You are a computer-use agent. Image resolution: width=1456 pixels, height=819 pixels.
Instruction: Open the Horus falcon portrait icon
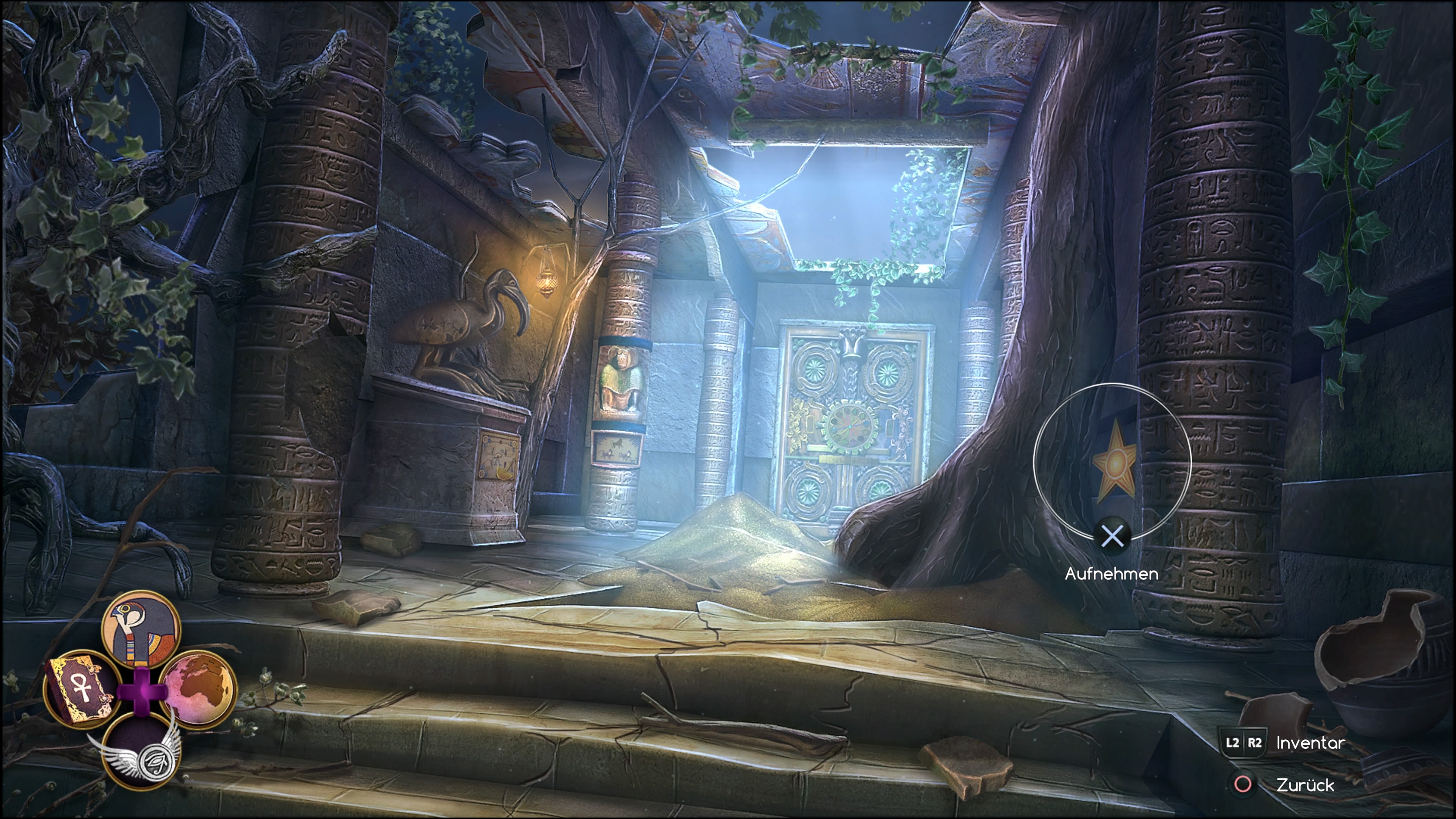click(141, 629)
